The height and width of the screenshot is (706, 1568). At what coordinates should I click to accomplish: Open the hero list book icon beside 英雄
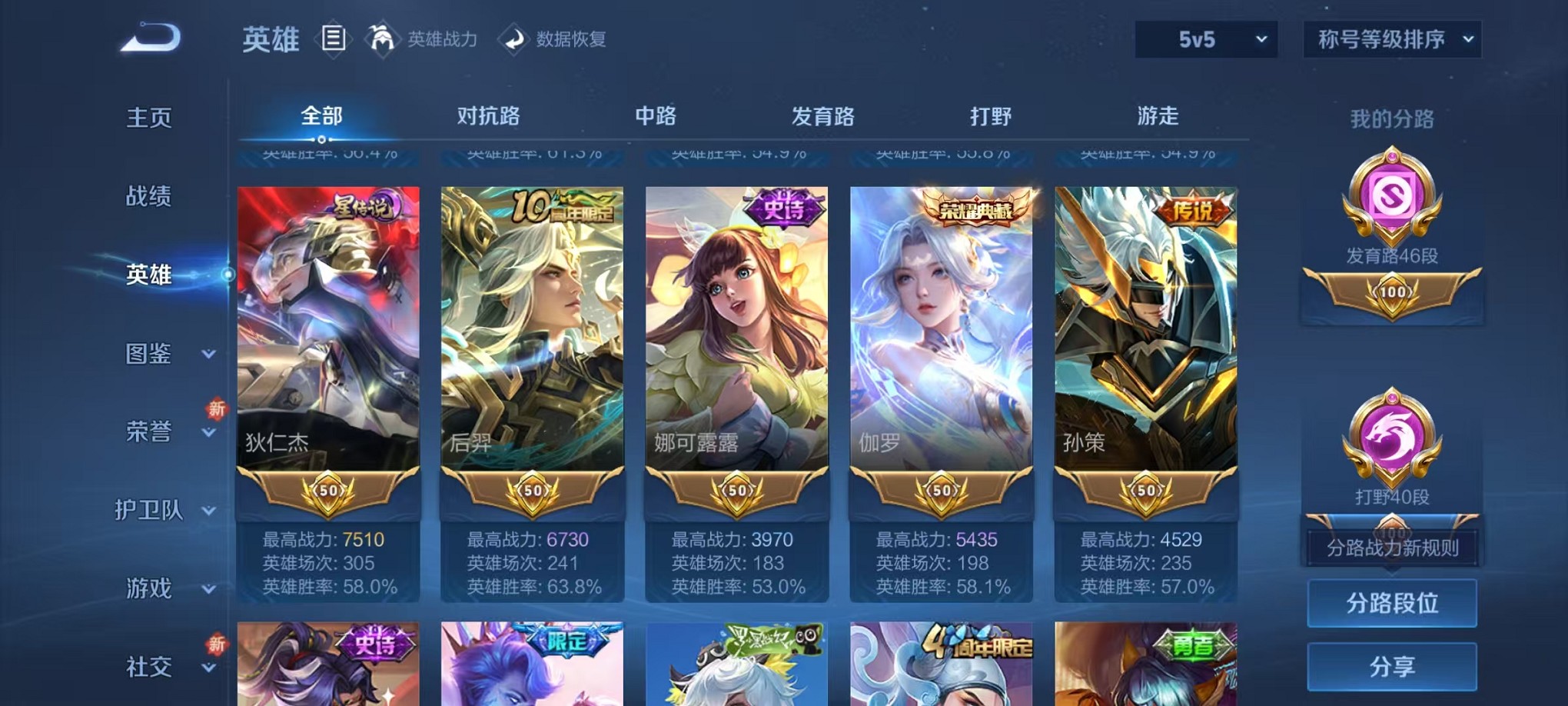[x=334, y=38]
